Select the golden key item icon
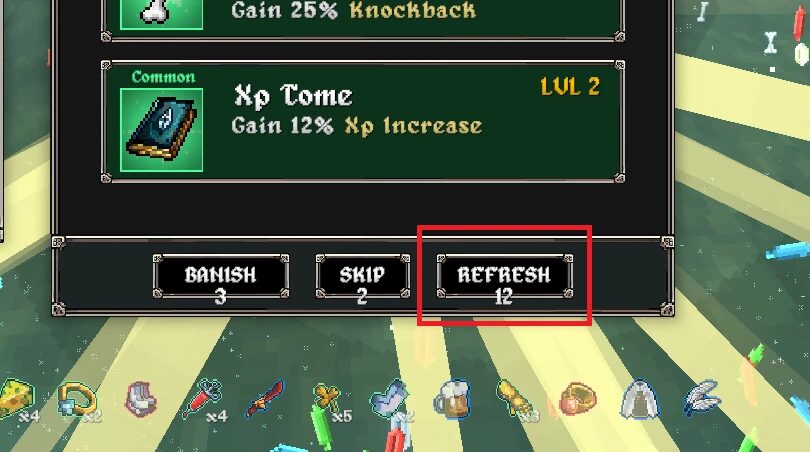The image size is (810, 452). (326, 400)
